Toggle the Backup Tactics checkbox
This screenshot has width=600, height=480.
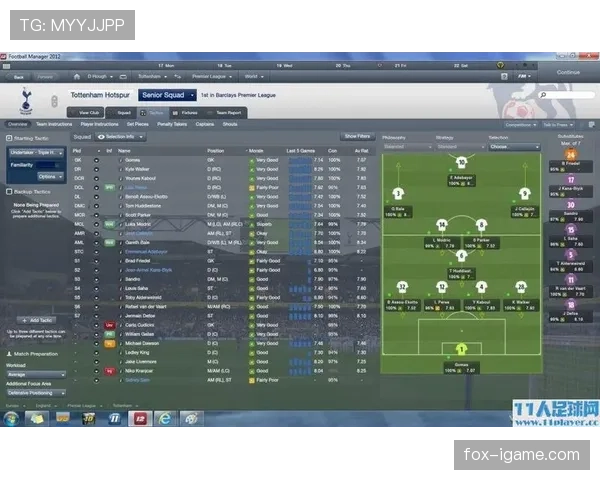pyautogui.click(x=7, y=190)
